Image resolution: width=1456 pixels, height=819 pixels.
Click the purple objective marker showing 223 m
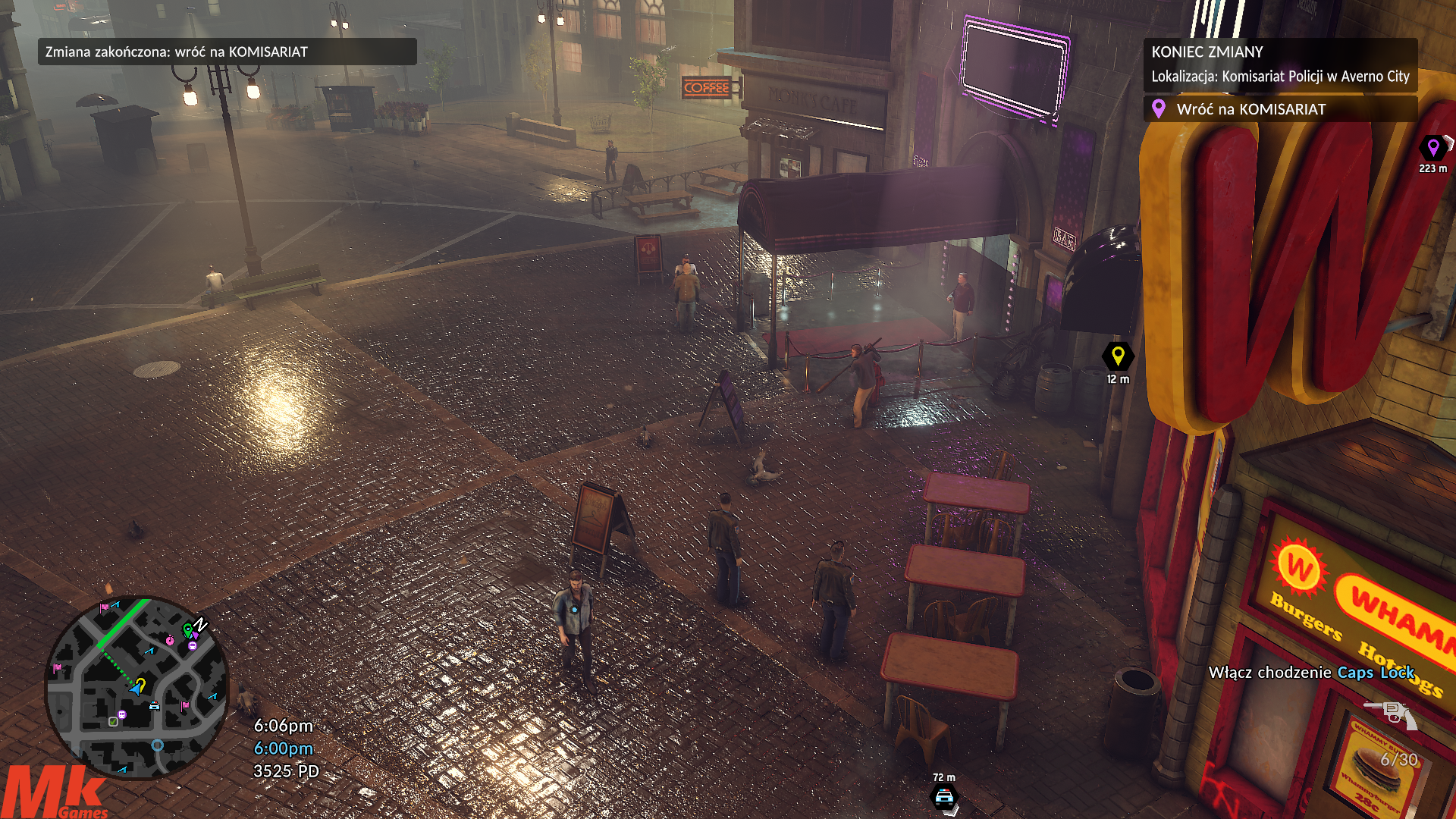[1432, 147]
